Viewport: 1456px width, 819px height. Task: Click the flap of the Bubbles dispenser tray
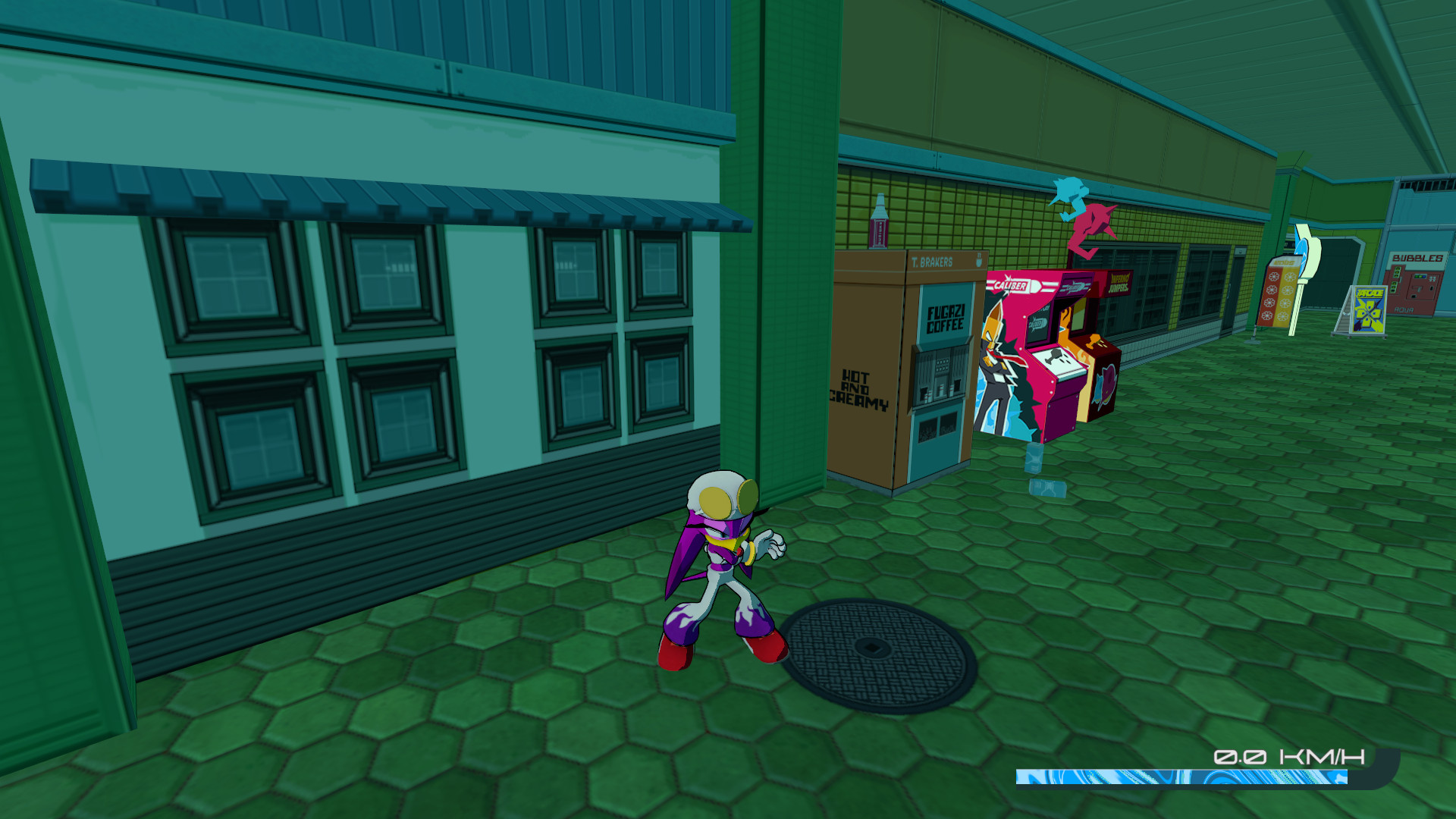point(1414,297)
